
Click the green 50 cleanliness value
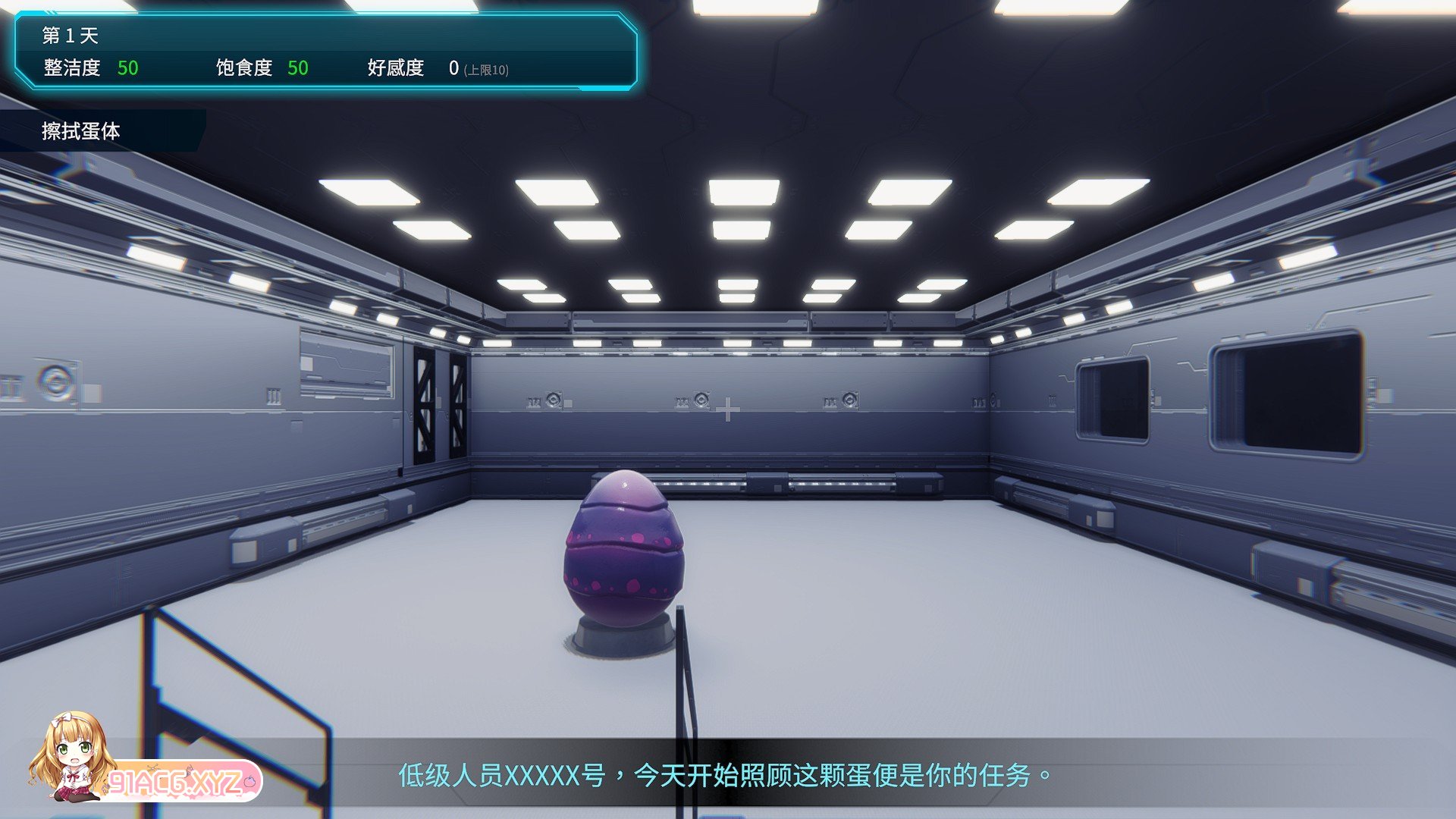[x=127, y=67]
